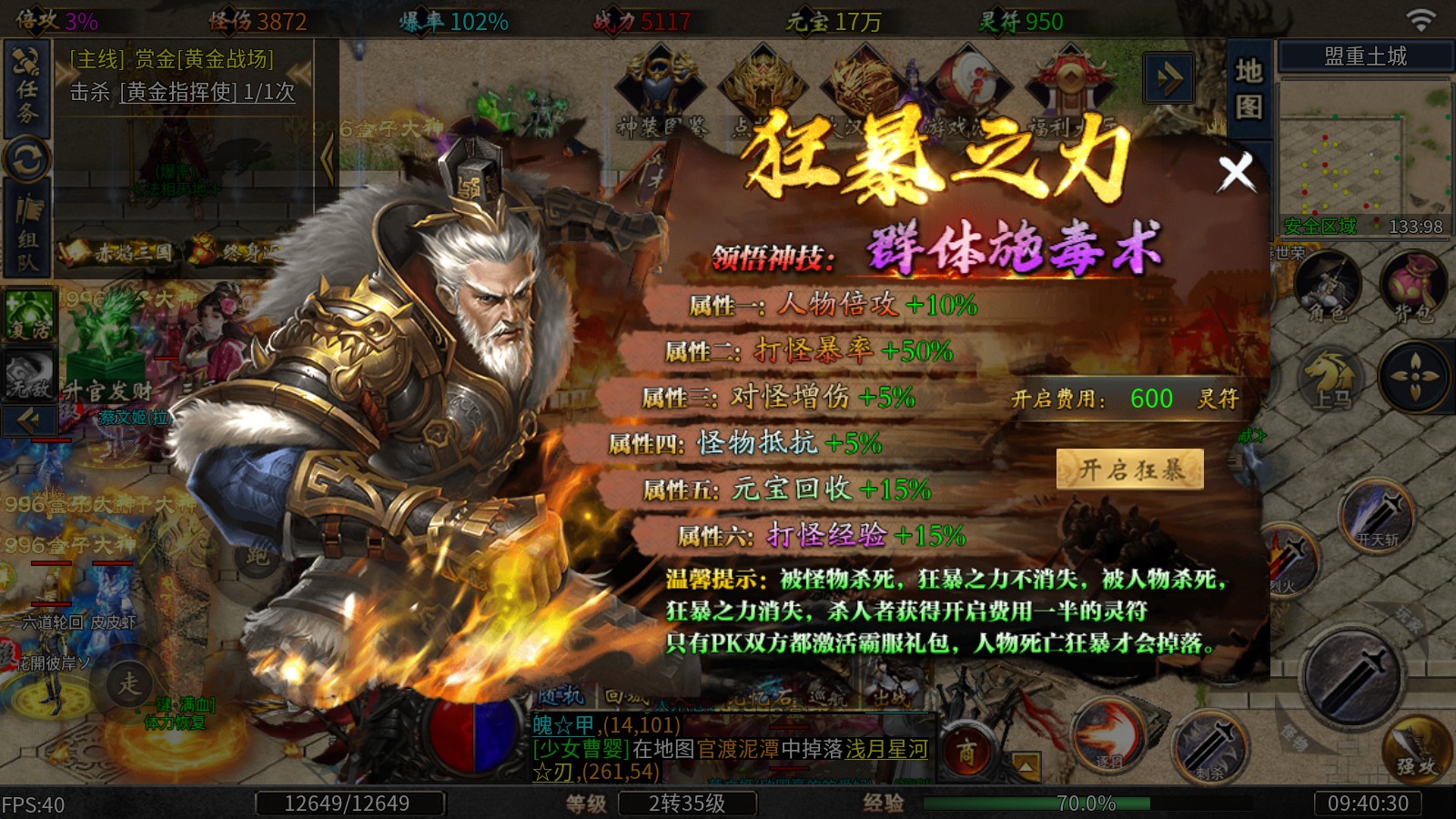Click the [黄金指挥使] quest link
1456x819 pixels.
pyautogui.click(x=179, y=92)
